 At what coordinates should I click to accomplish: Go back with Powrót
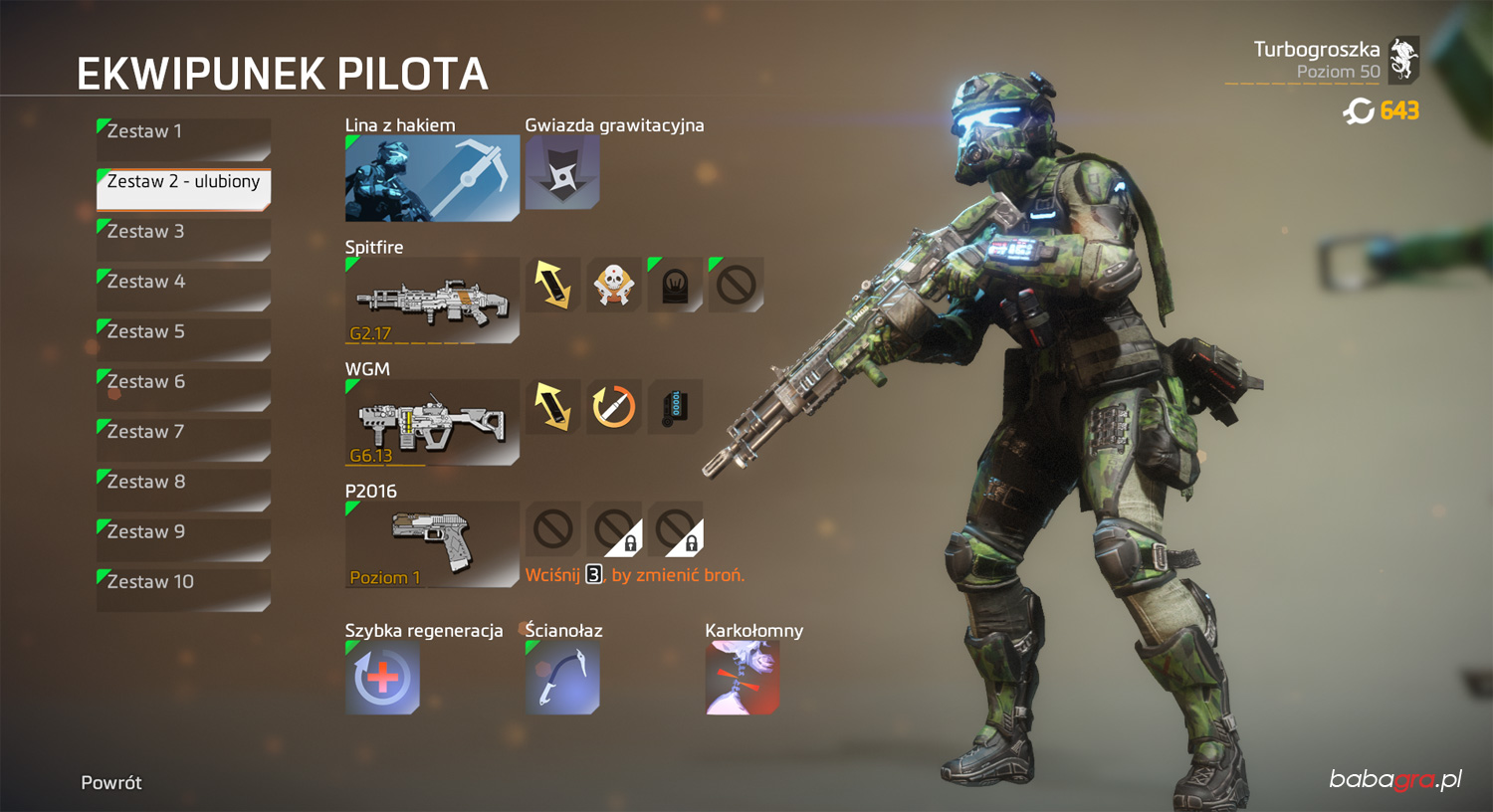coord(111,783)
